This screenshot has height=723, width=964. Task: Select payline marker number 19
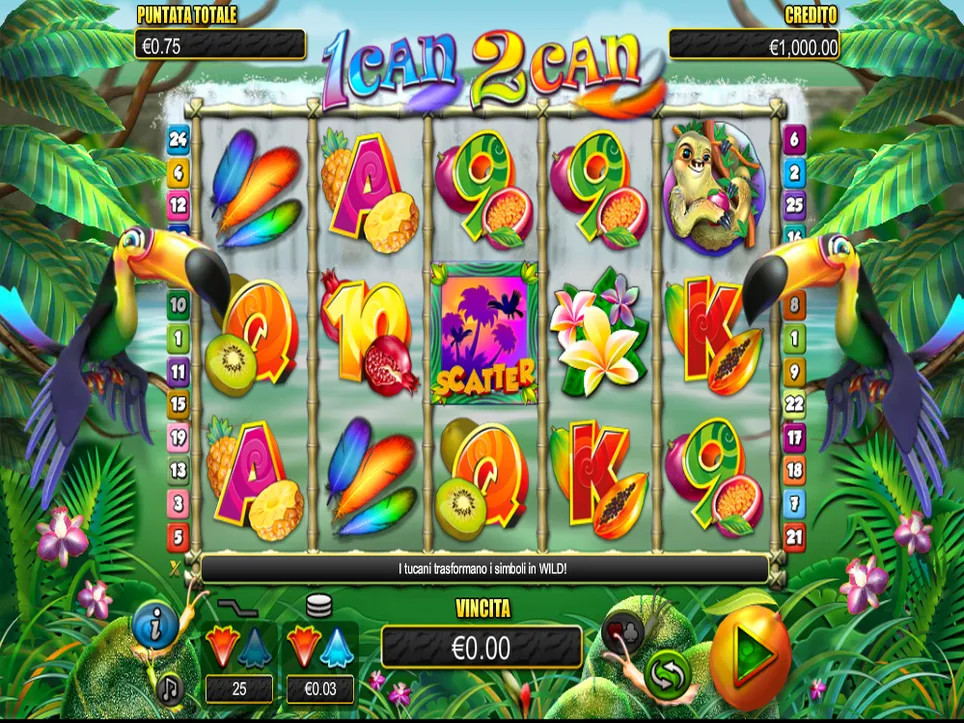178,437
